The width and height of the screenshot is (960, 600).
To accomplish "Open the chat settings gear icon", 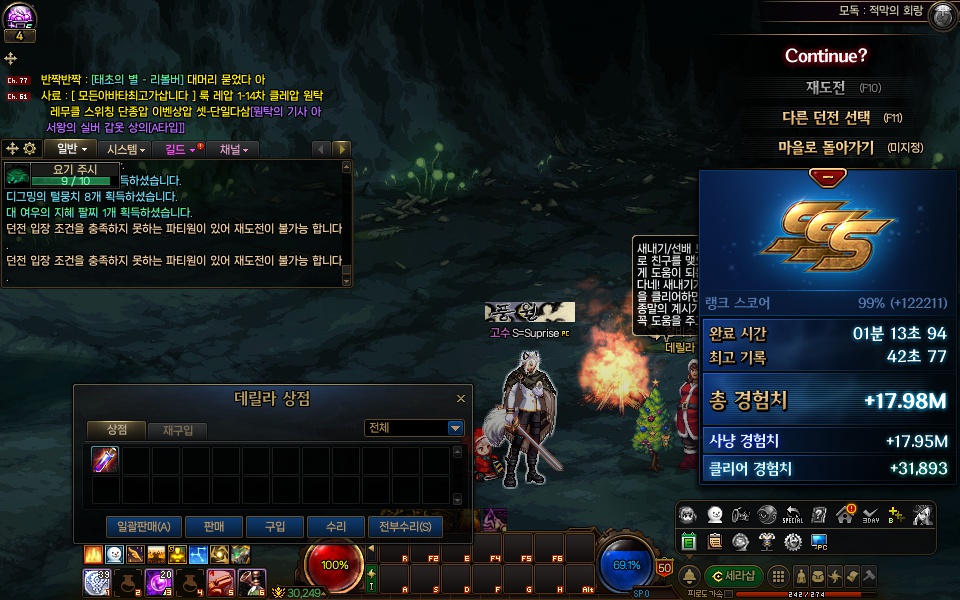I will coord(30,149).
